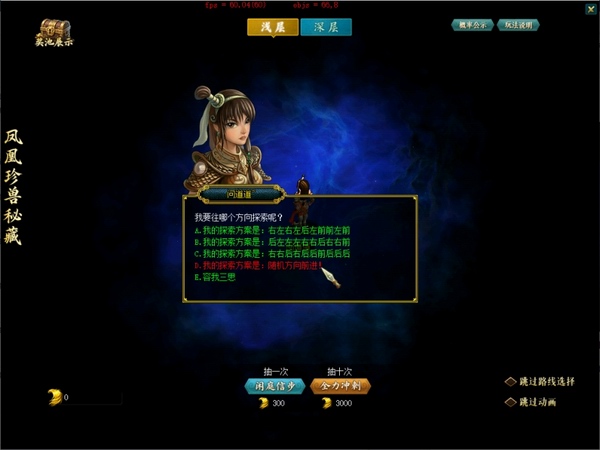Open the 奖池展示 treasure chest
Viewport: 600px width, 450px height.
[x=55, y=32]
